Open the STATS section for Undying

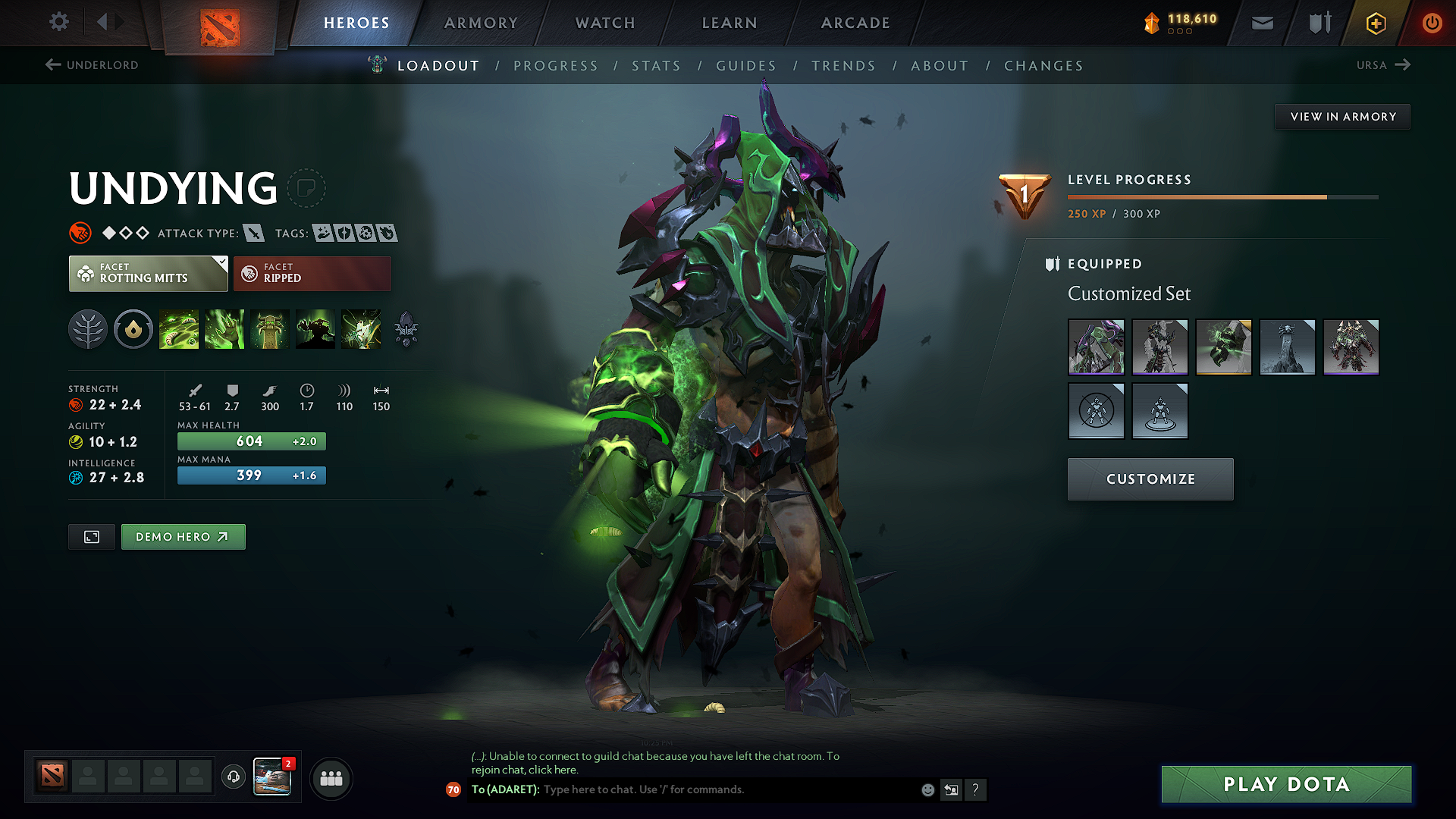(656, 65)
